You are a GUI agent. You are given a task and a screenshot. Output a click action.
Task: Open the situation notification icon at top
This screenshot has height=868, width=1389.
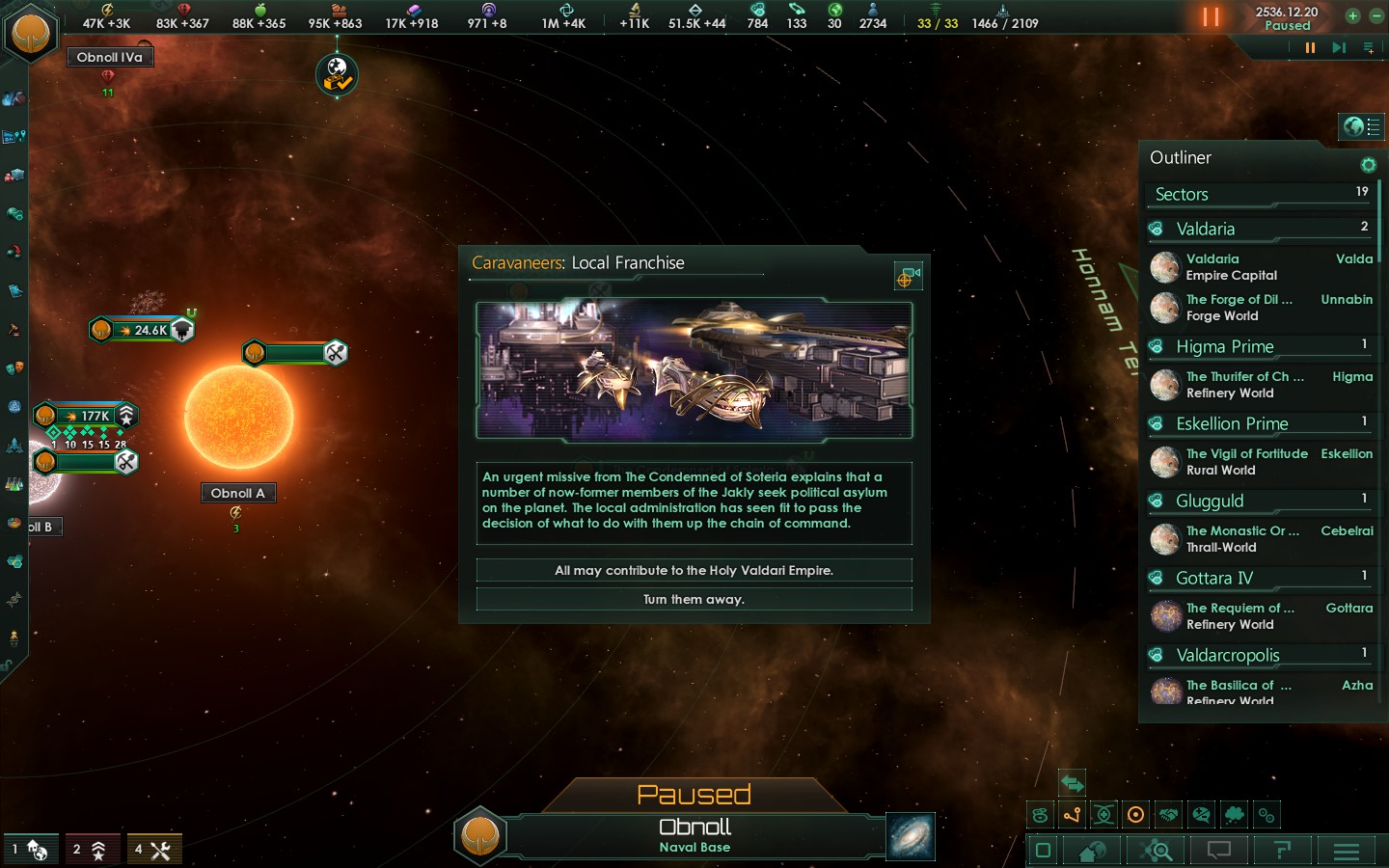point(337,74)
